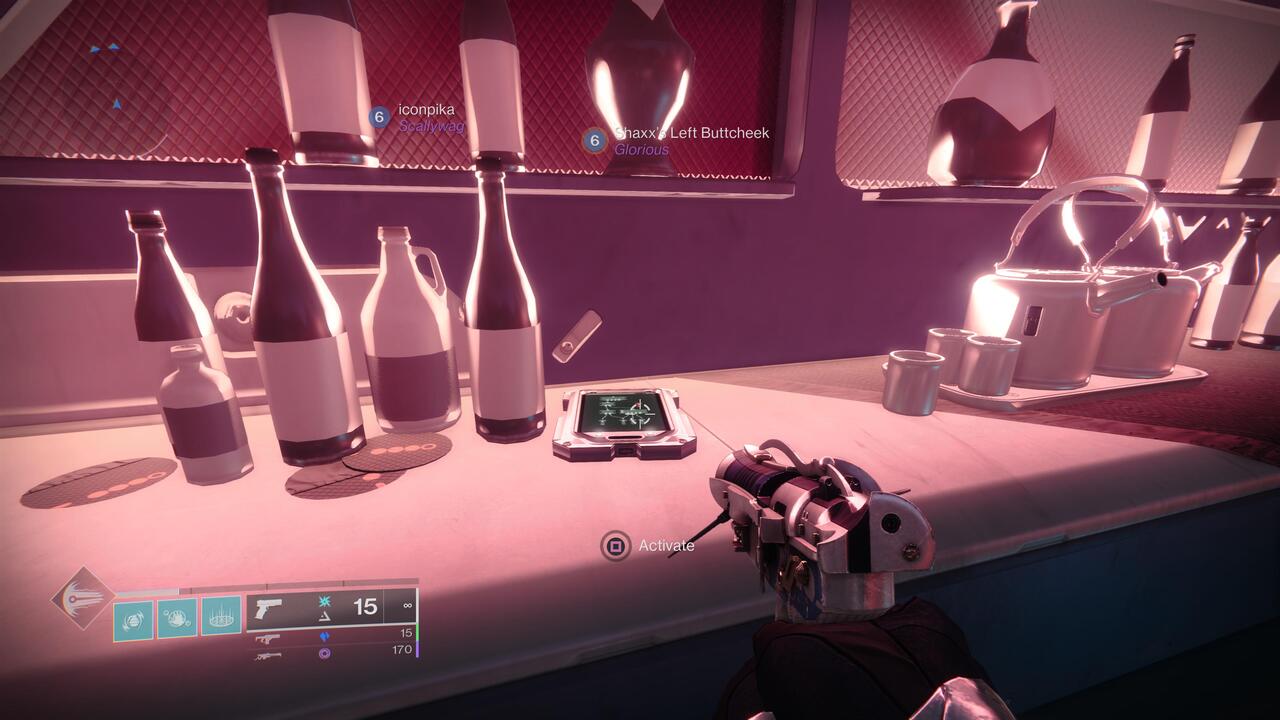Image resolution: width=1280 pixels, height=720 pixels.
Task: Select the equipped sidearm weapon icon
Action: (x=269, y=609)
